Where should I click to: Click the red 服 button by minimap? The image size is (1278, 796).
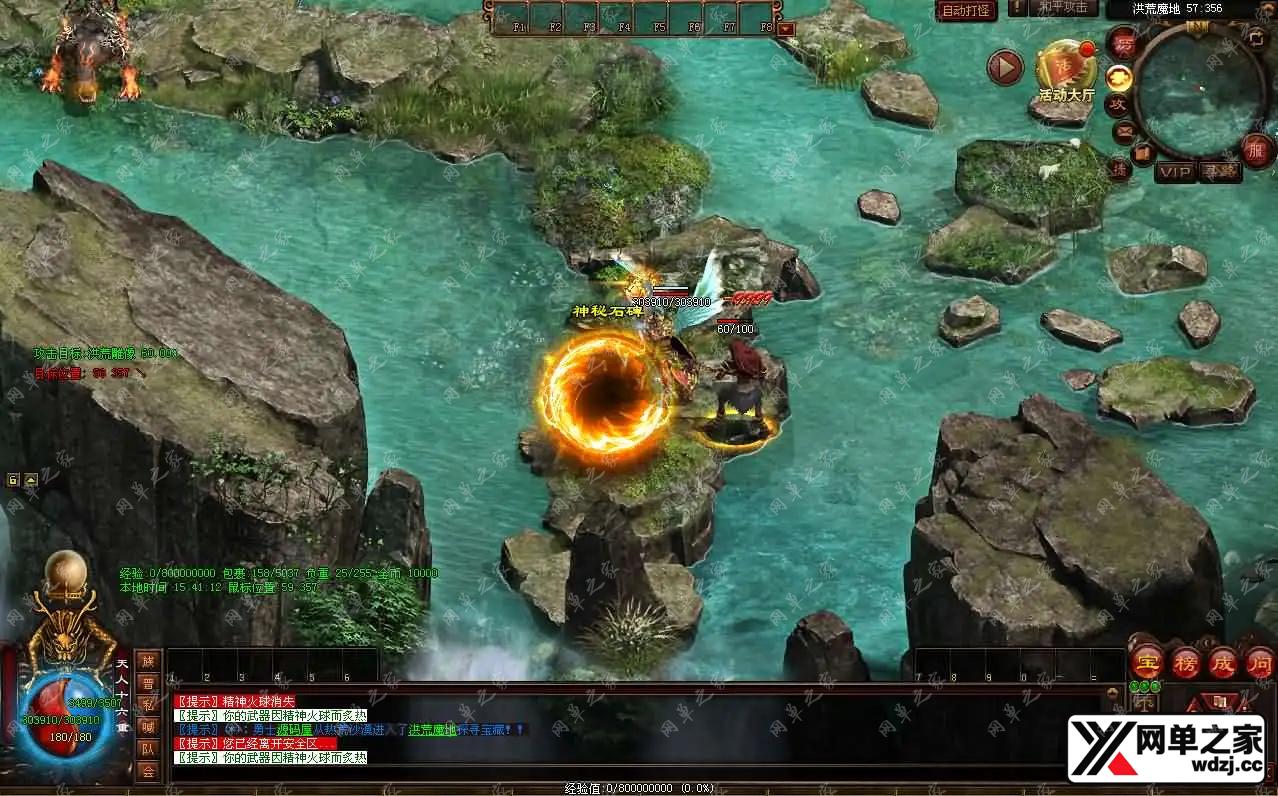(x=1258, y=149)
